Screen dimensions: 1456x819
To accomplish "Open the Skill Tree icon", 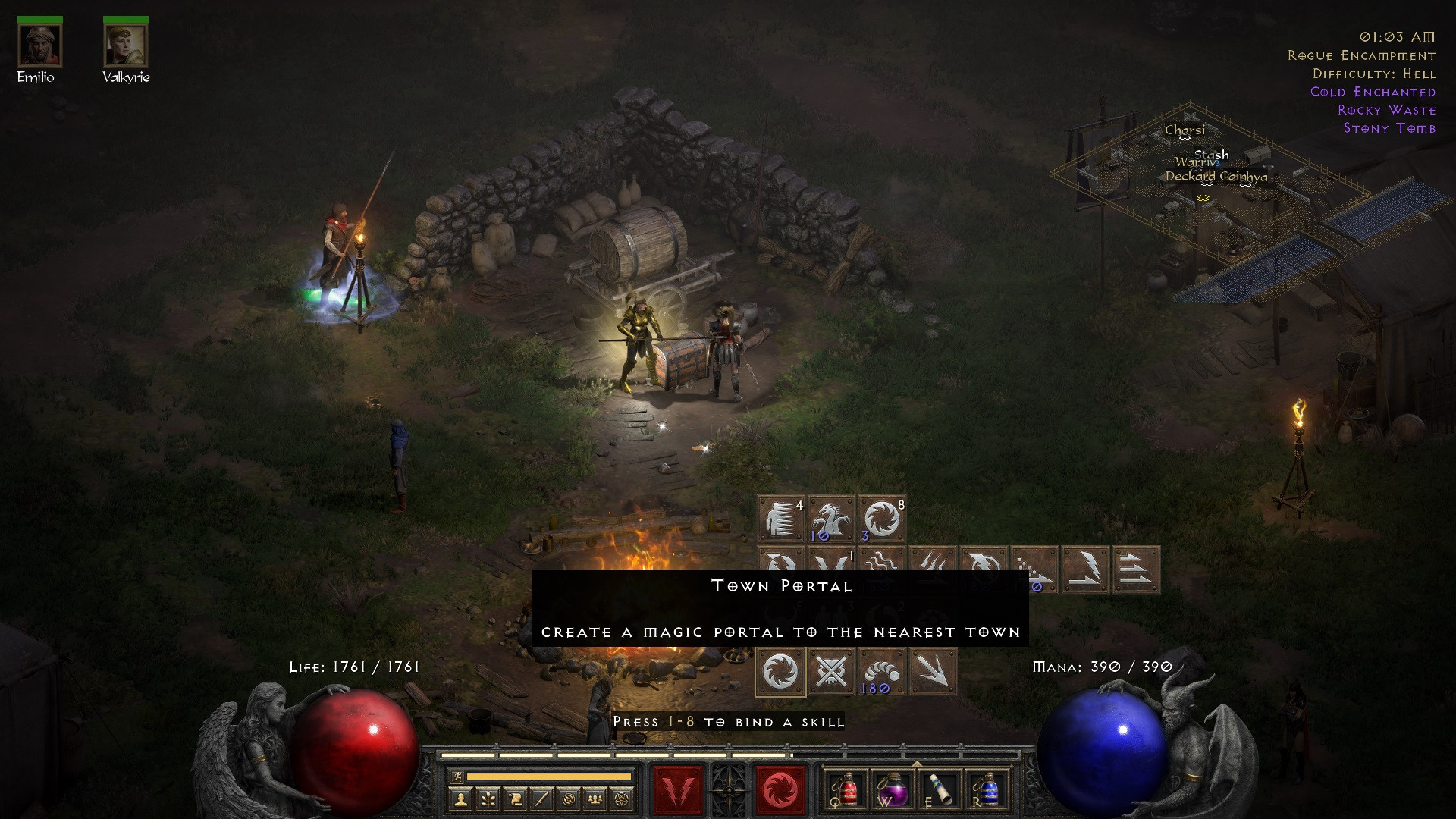I will (x=486, y=799).
